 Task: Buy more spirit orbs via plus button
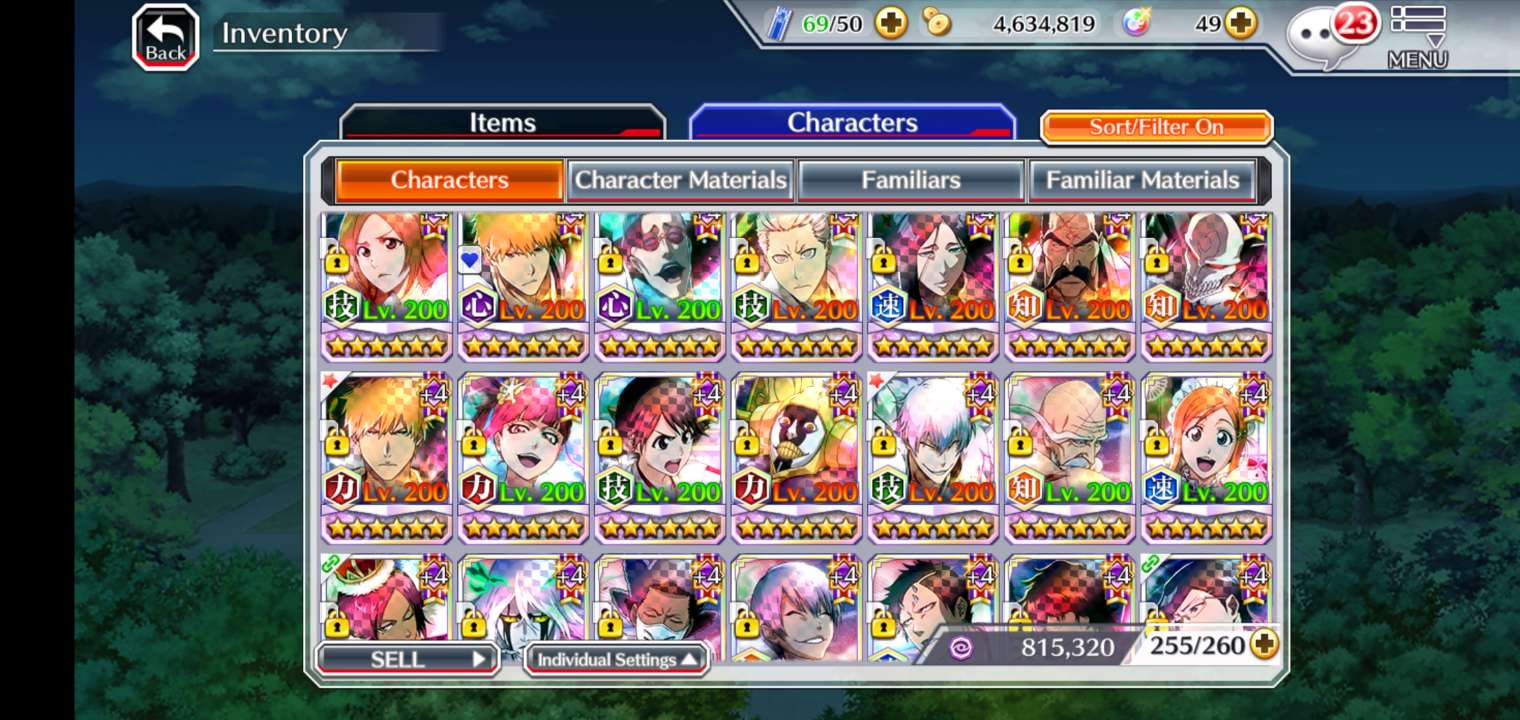tap(1241, 23)
